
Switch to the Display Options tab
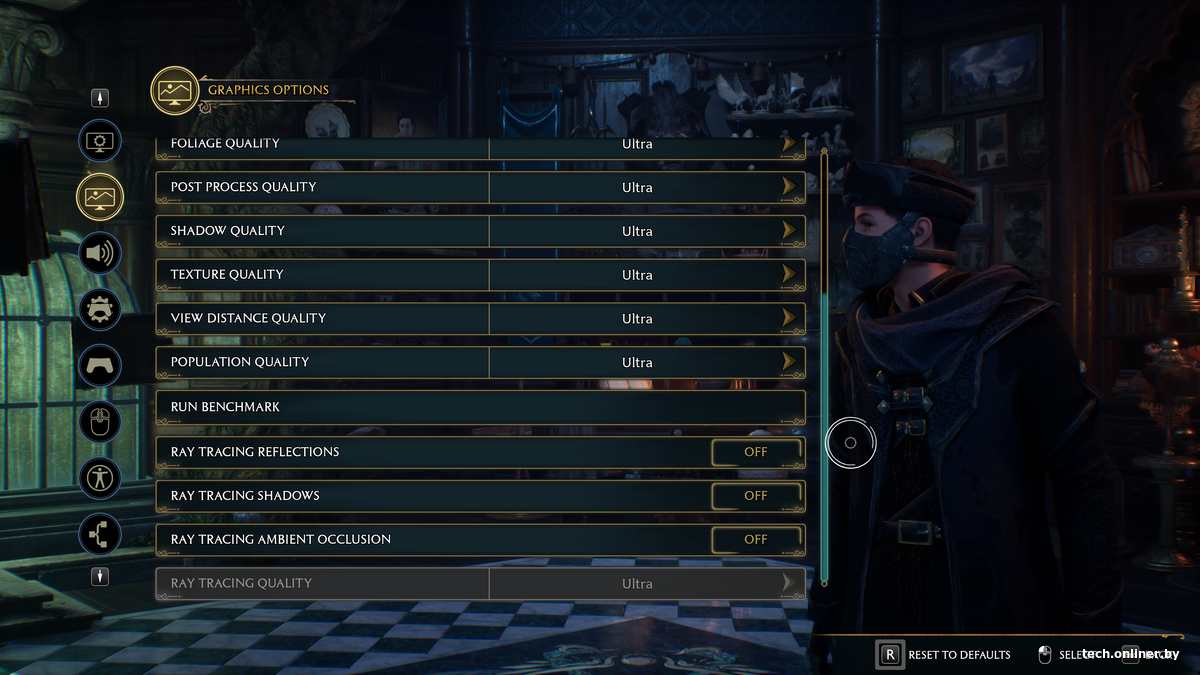100,142
